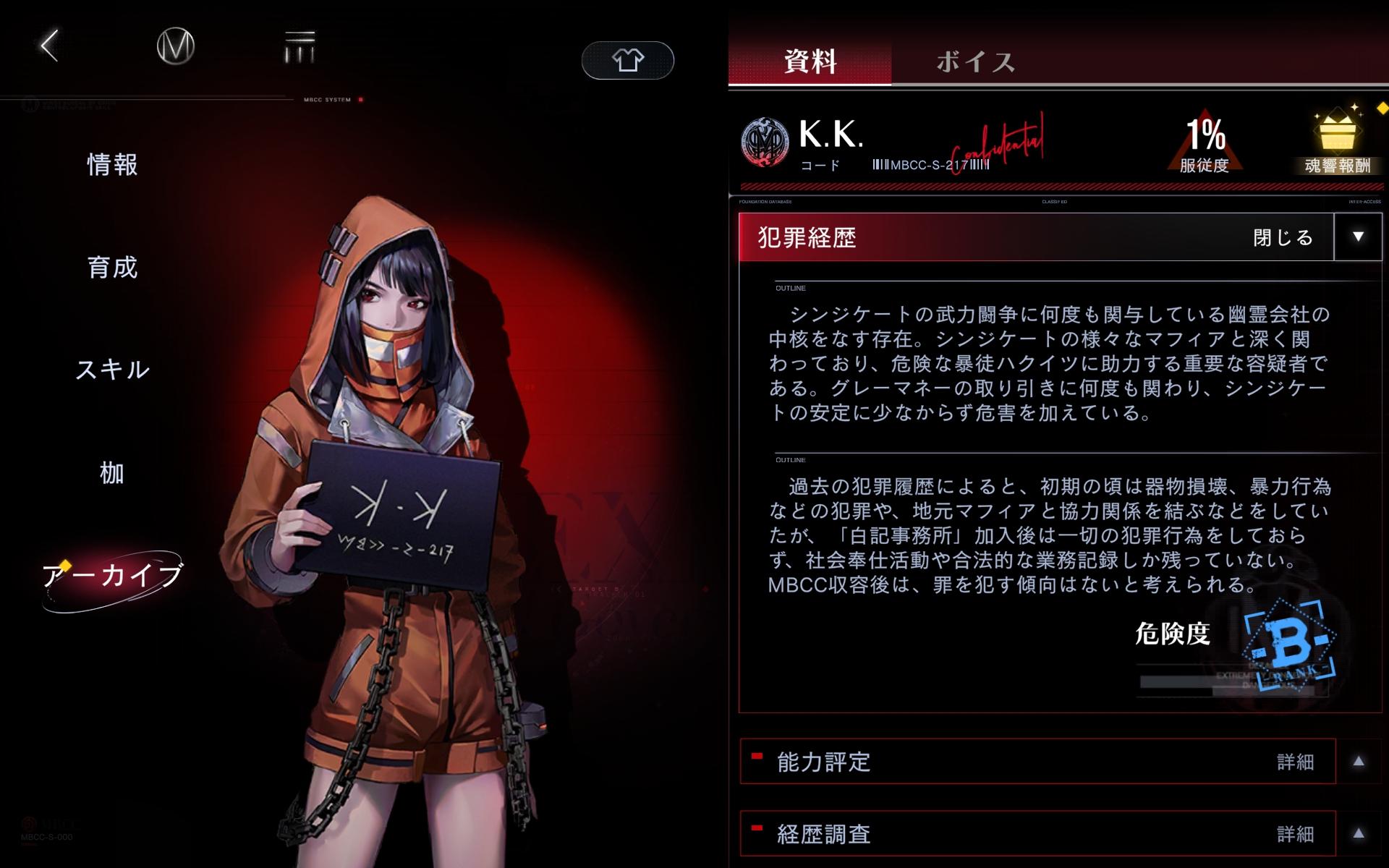Collapse the 犯罪経歴 section via 閉じる
The image size is (1389, 868).
pyautogui.click(x=1284, y=237)
